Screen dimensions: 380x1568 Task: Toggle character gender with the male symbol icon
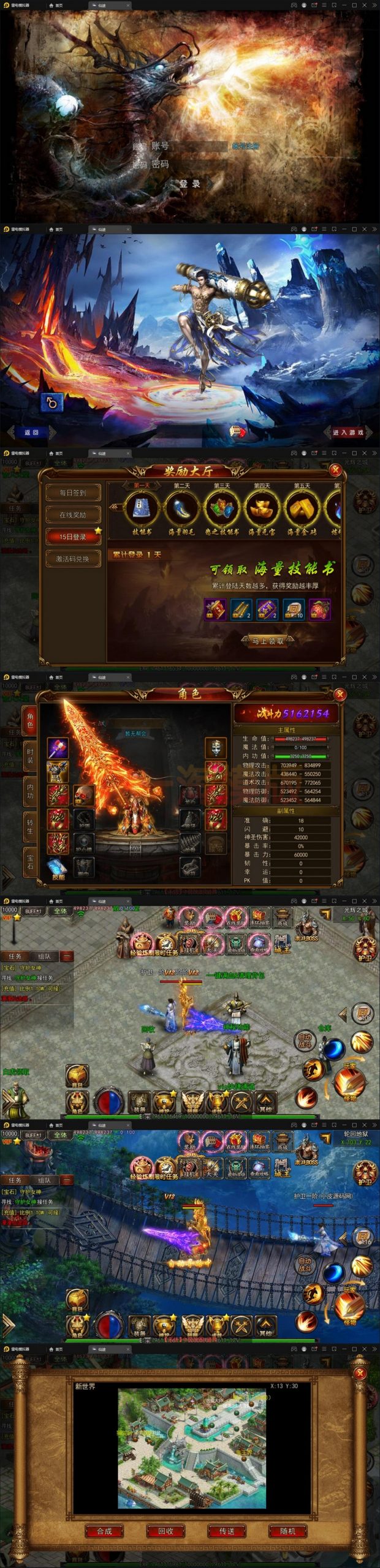coord(51,402)
